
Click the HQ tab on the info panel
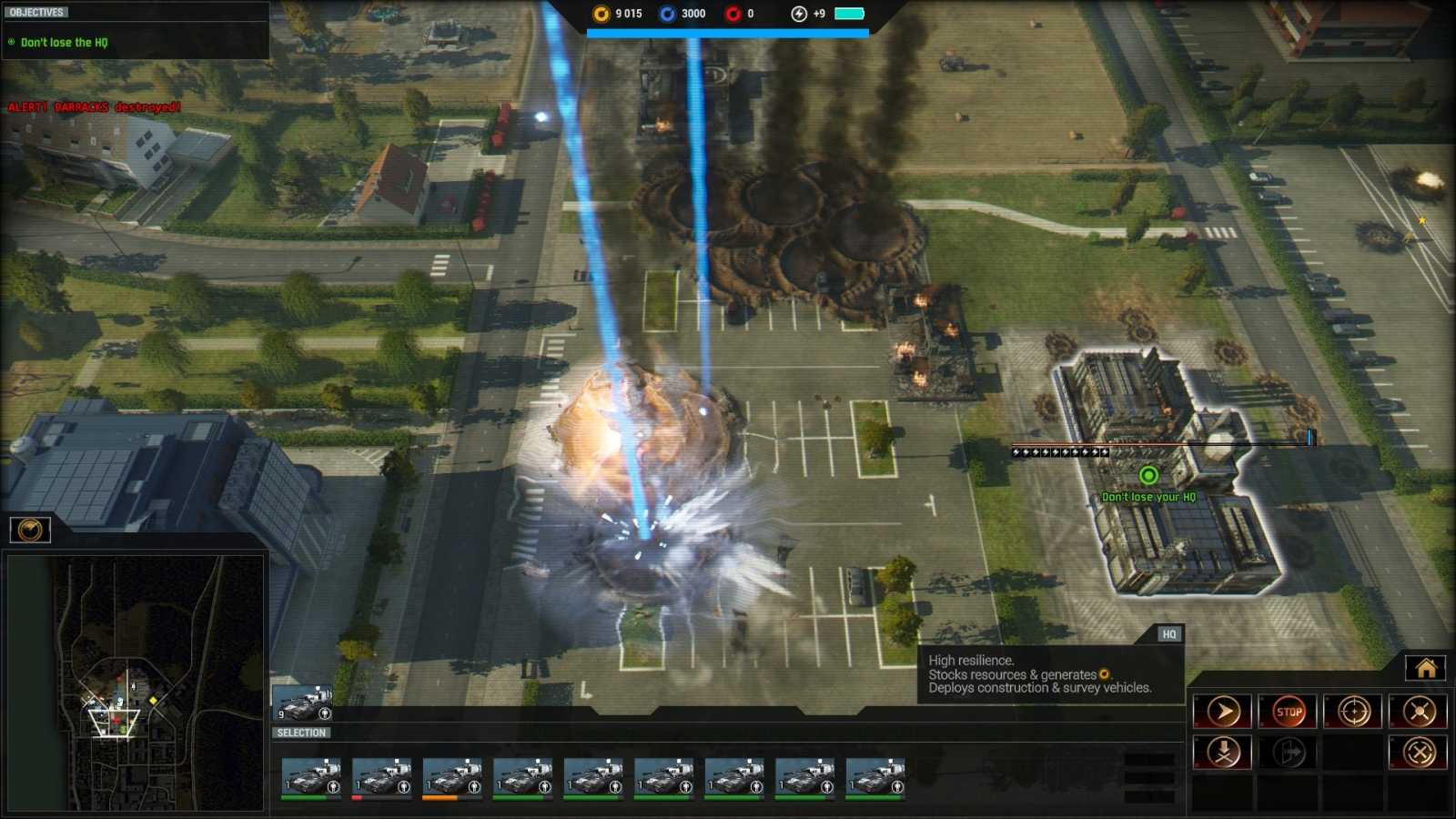click(1168, 634)
